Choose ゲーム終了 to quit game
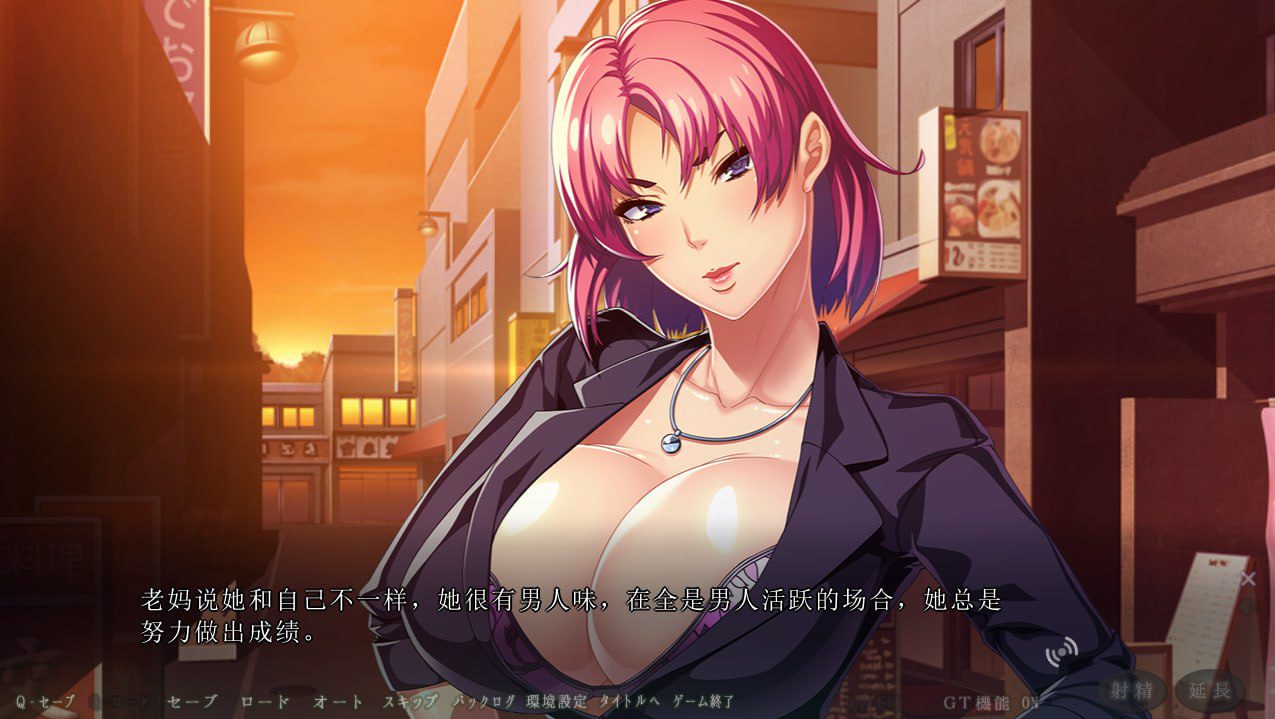The width and height of the screenshot is (1275, 719). (704, 701)
